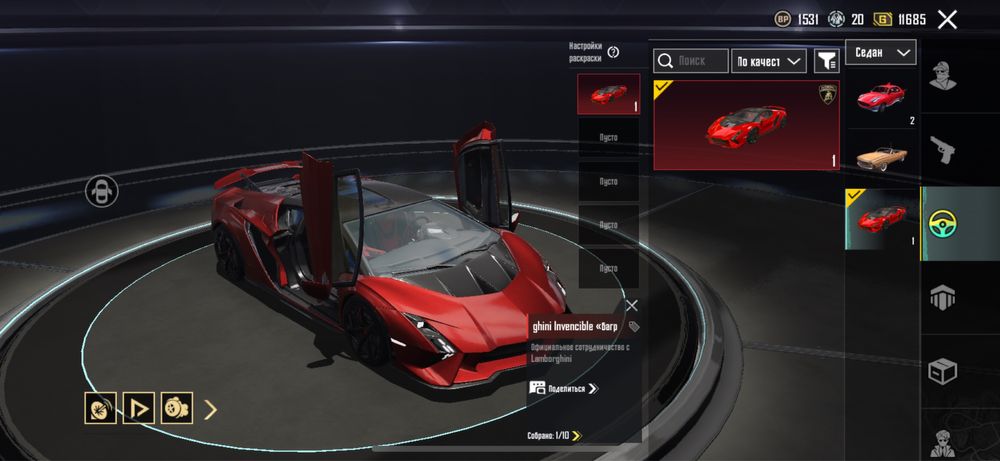Open the box crate tab
Viewport: 1000px width, 461px height.
pyautogui.click(x=942, y=370)
